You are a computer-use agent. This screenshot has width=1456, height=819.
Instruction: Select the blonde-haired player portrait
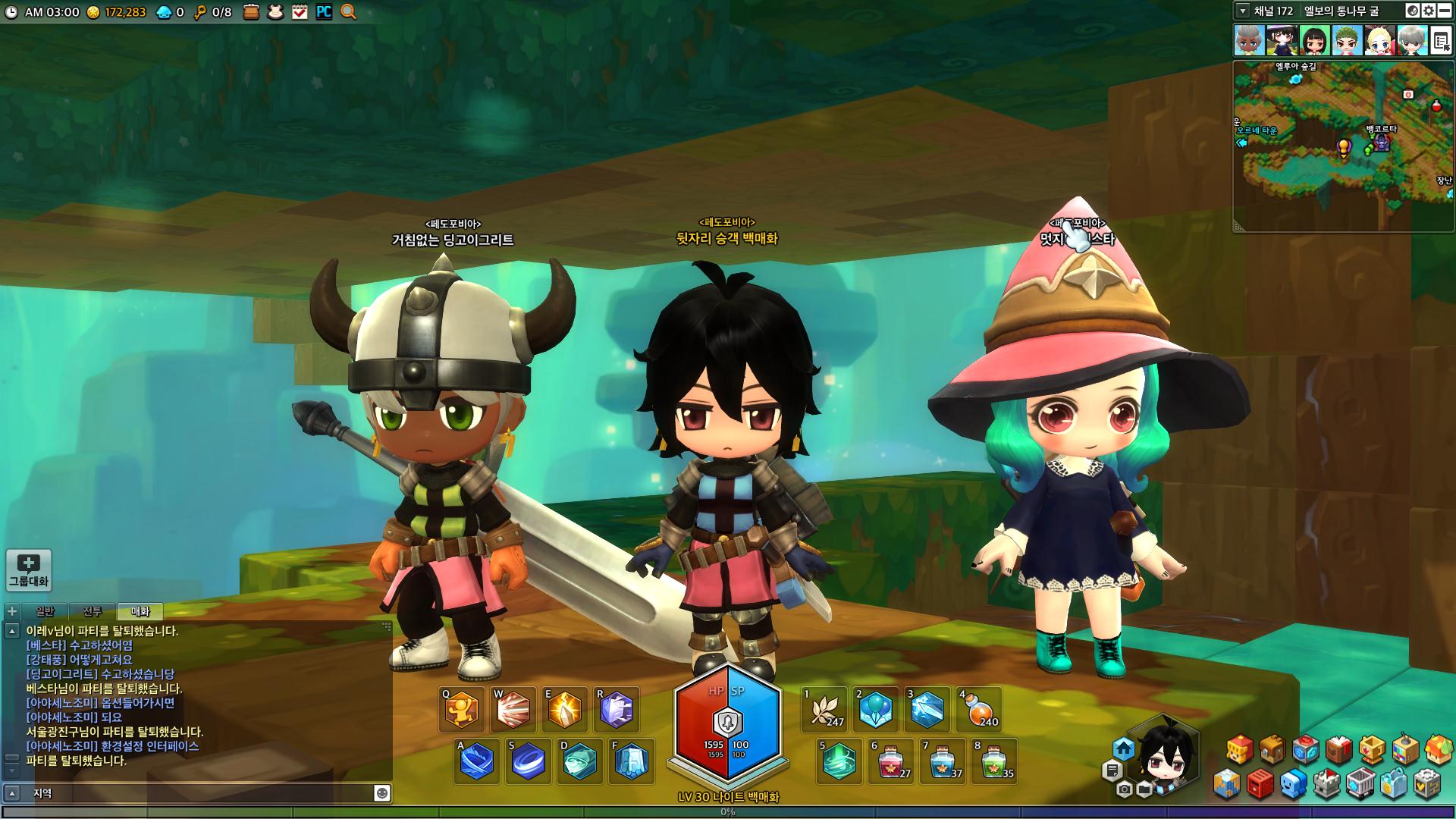(1379, 40)
